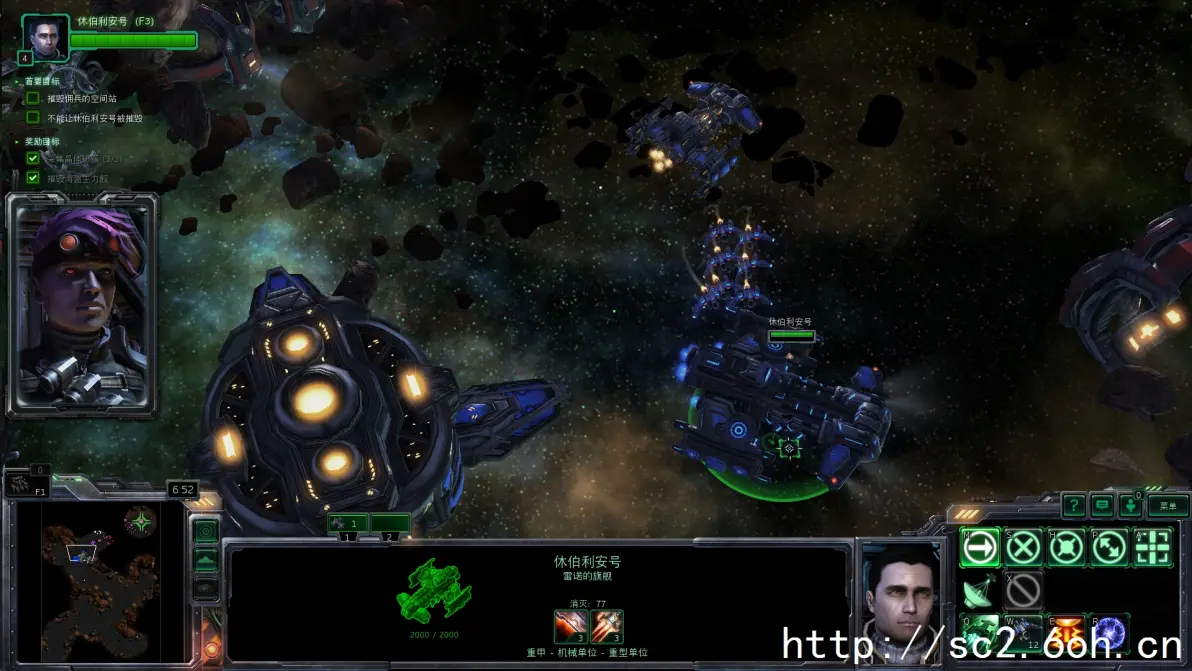Click the satellite dish ability icon

point(980,591)
